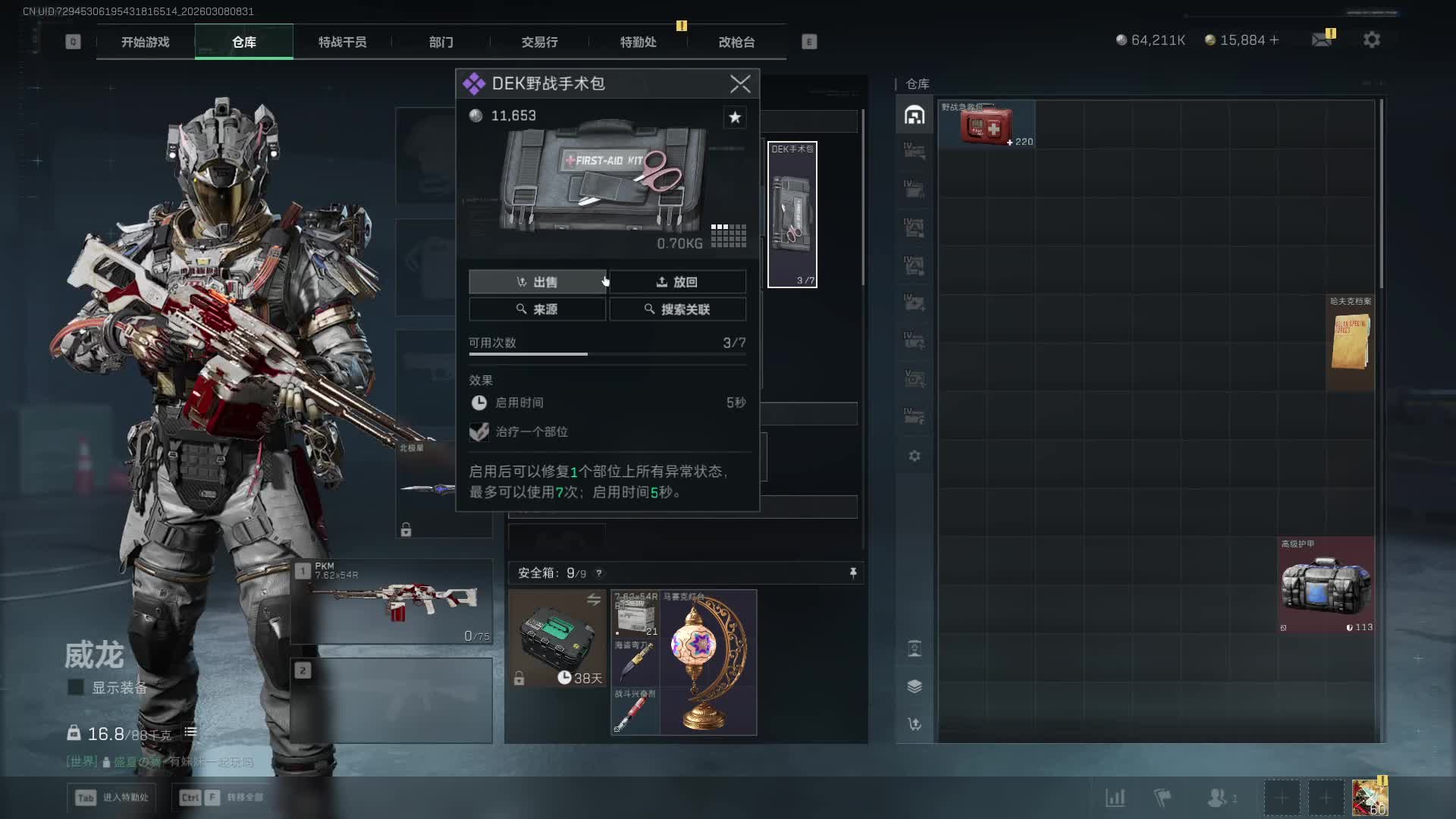
Task: Click the 放回 put-back button
Action: click(677, 282)
